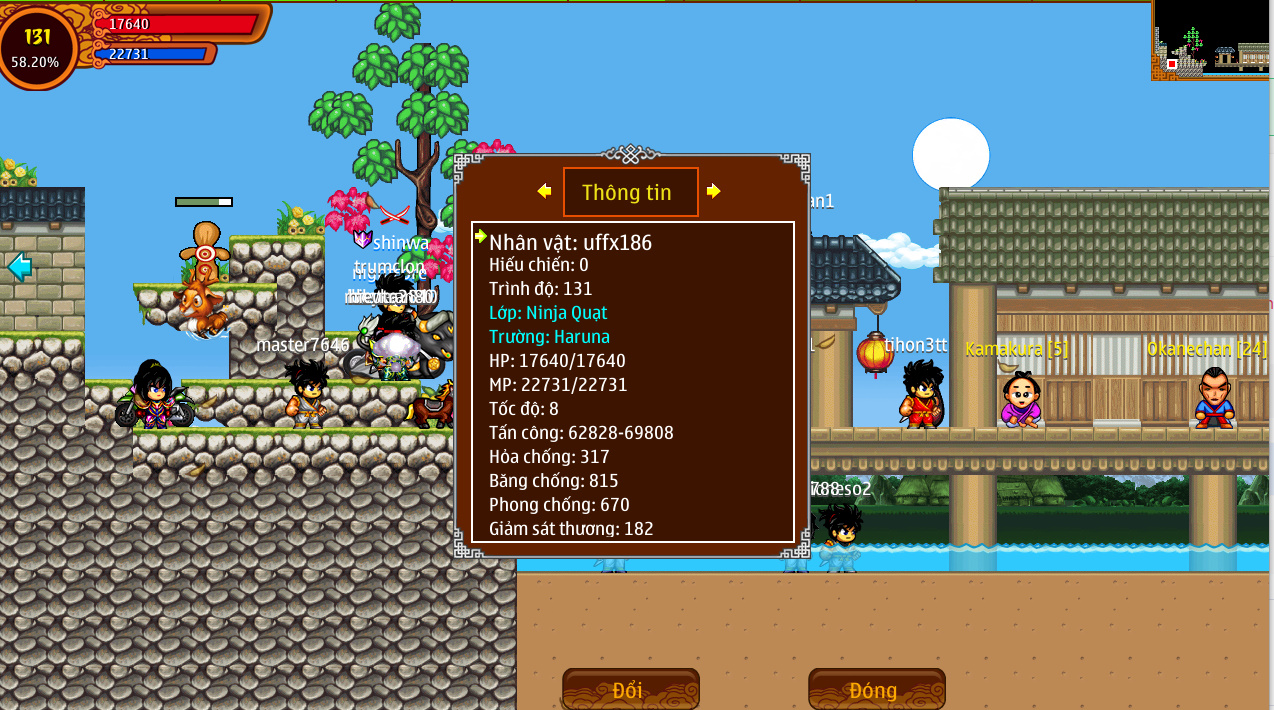Go to next tab with right yellow arrow
Viewport: 1274px width, 710px height.
pos(713,191)
